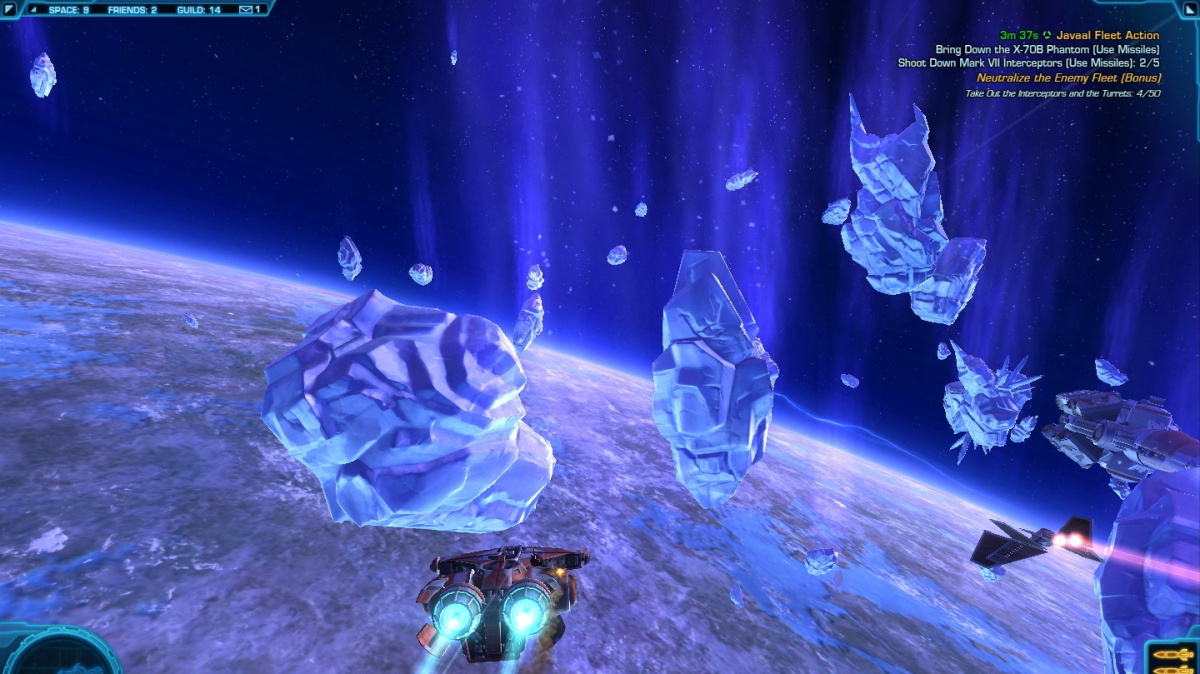The height and width of the screenshot is (674, 1200).
Task: Open the mail envelope icon
Action: [245, 9]
